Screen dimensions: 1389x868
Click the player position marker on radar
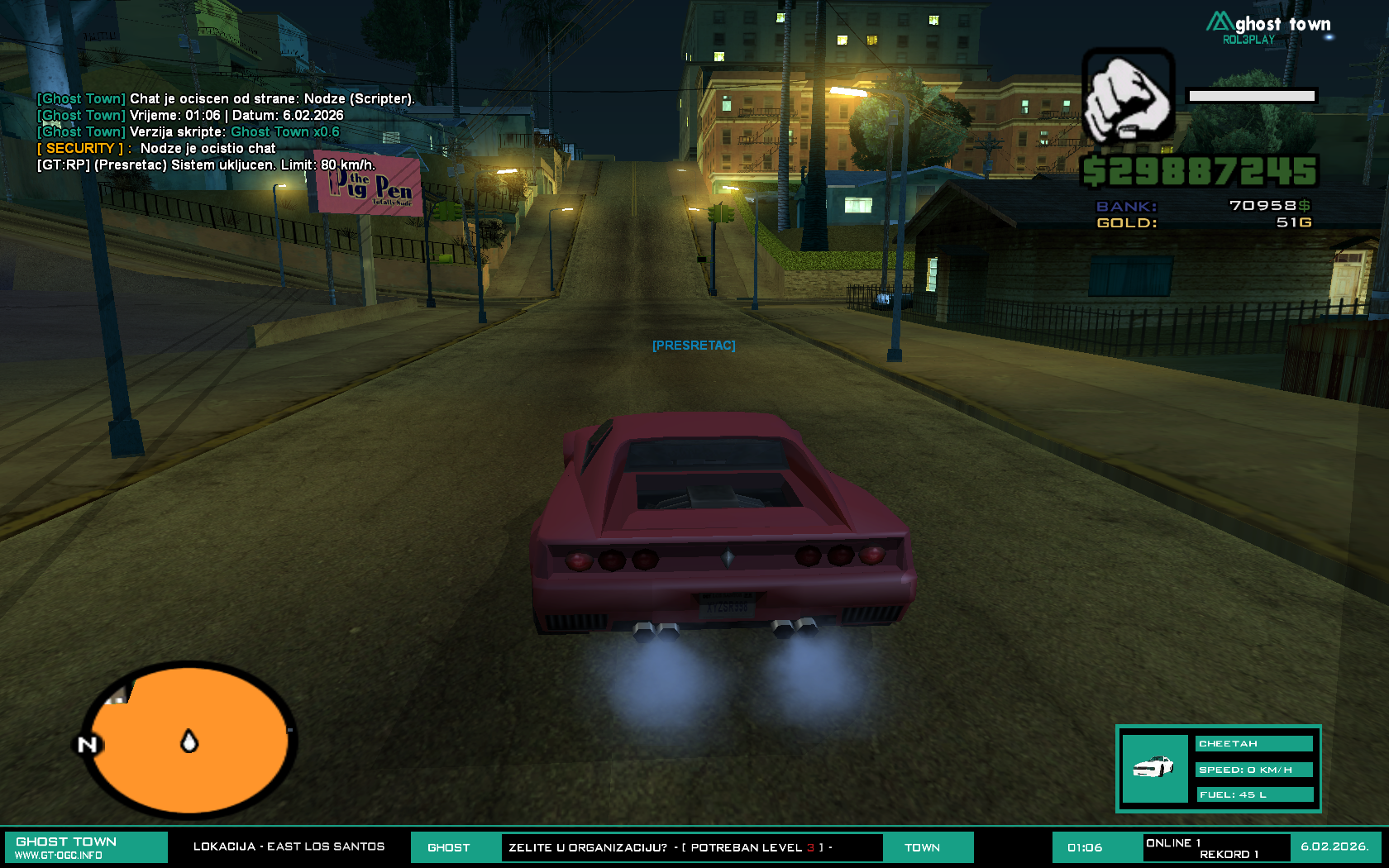[189, 742]
